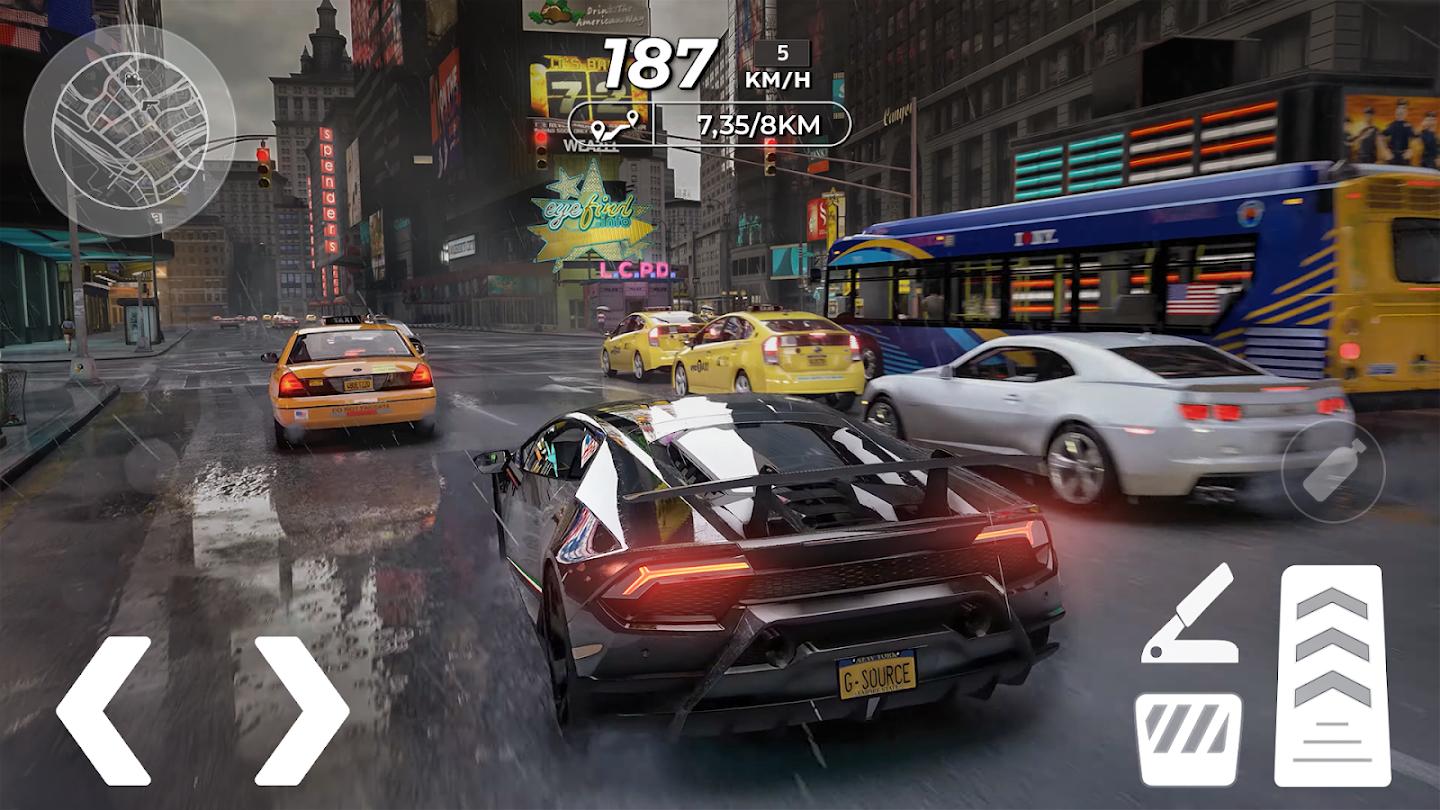Image resolution: width=1440 pixels, height=810 pixels.
Task: Tap the accelerator gas pedal
Action: 1332,675
